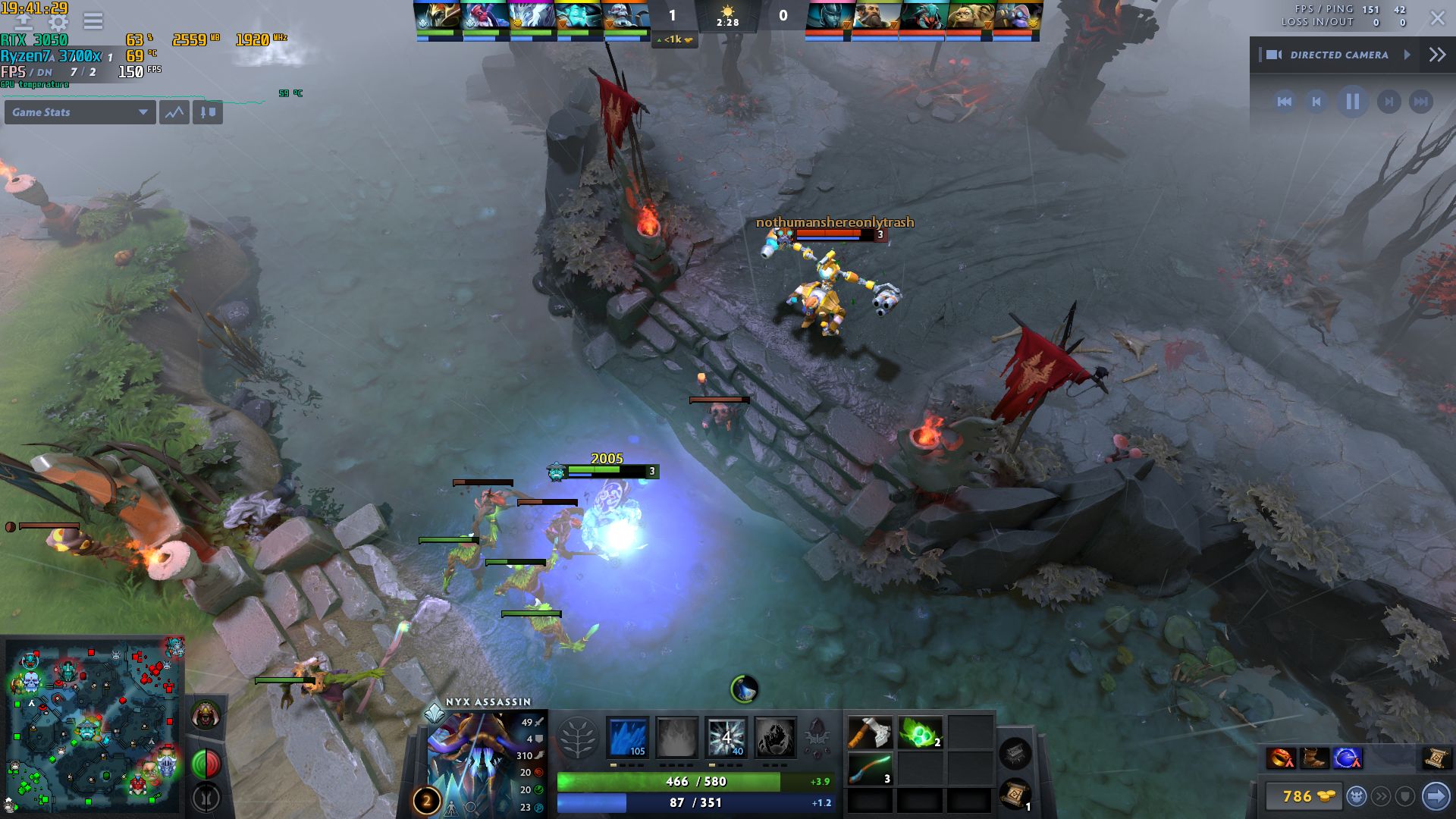
Task: Open the Nyx Assassin talent tree
Action: (x=578, y=738)
